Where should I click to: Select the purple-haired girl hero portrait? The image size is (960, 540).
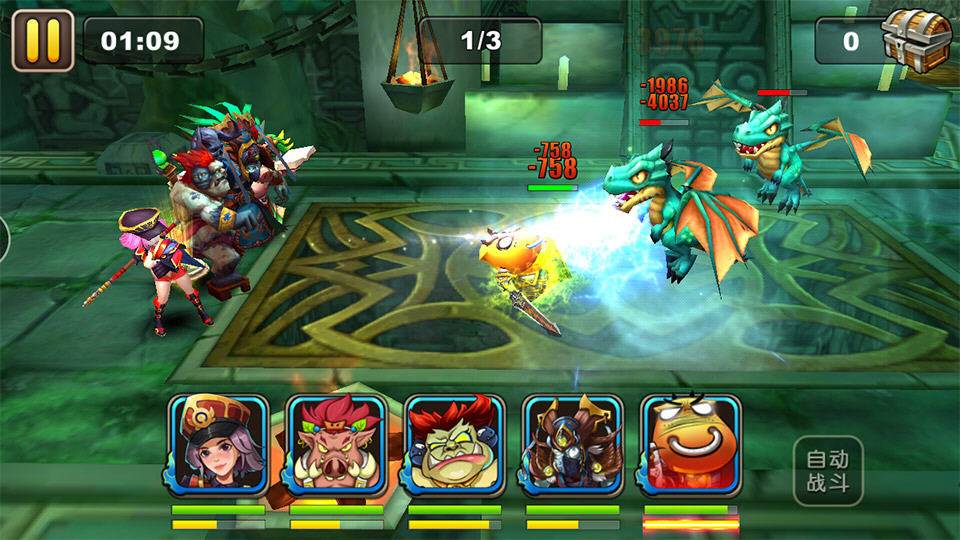point(218,444)
